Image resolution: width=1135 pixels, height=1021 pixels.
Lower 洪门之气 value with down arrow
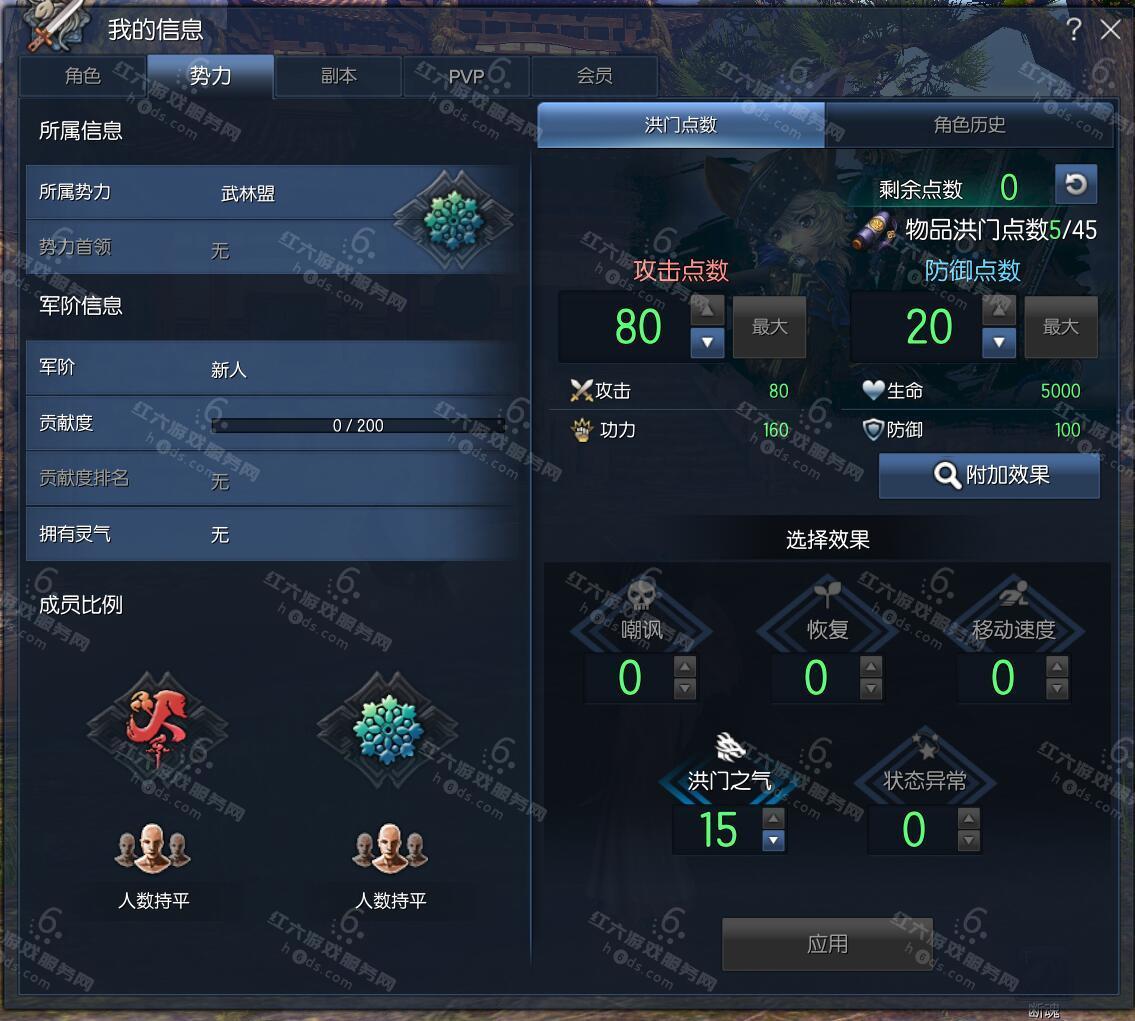pyautogui.click(x=773, y=841)
